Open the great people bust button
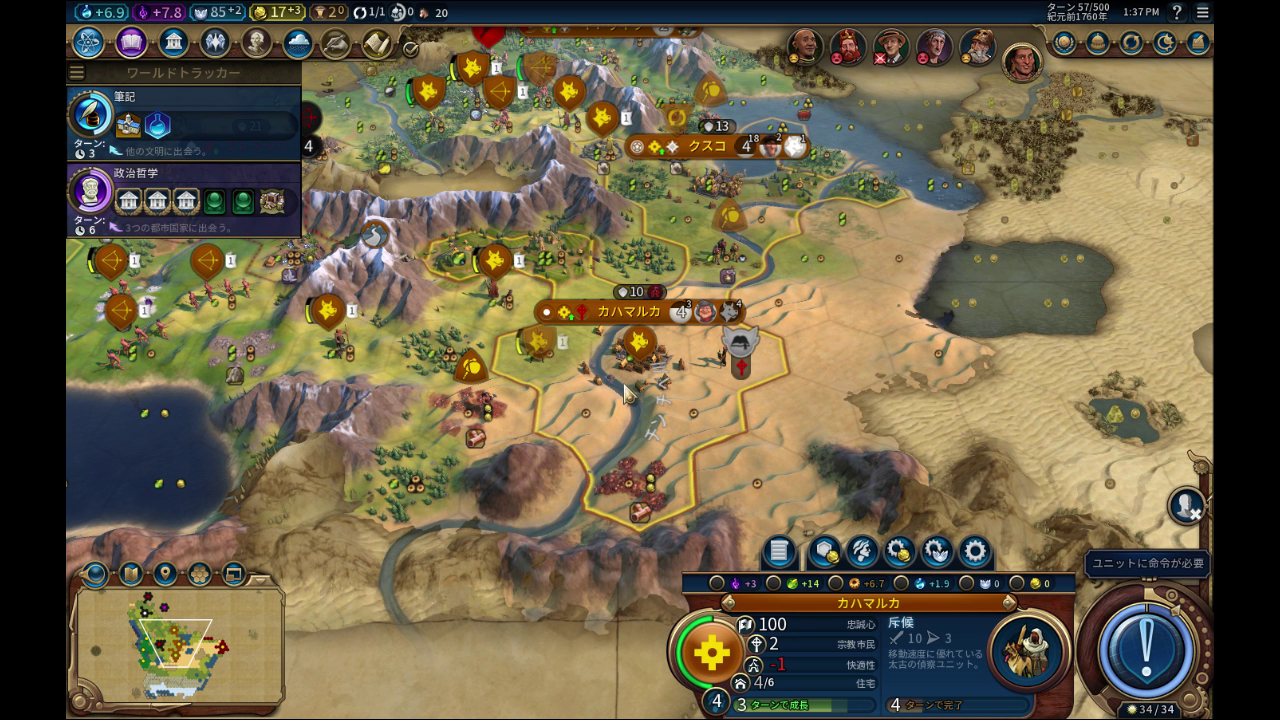The height and width of the screenshot is (720, 1280). tap(256, 43)
